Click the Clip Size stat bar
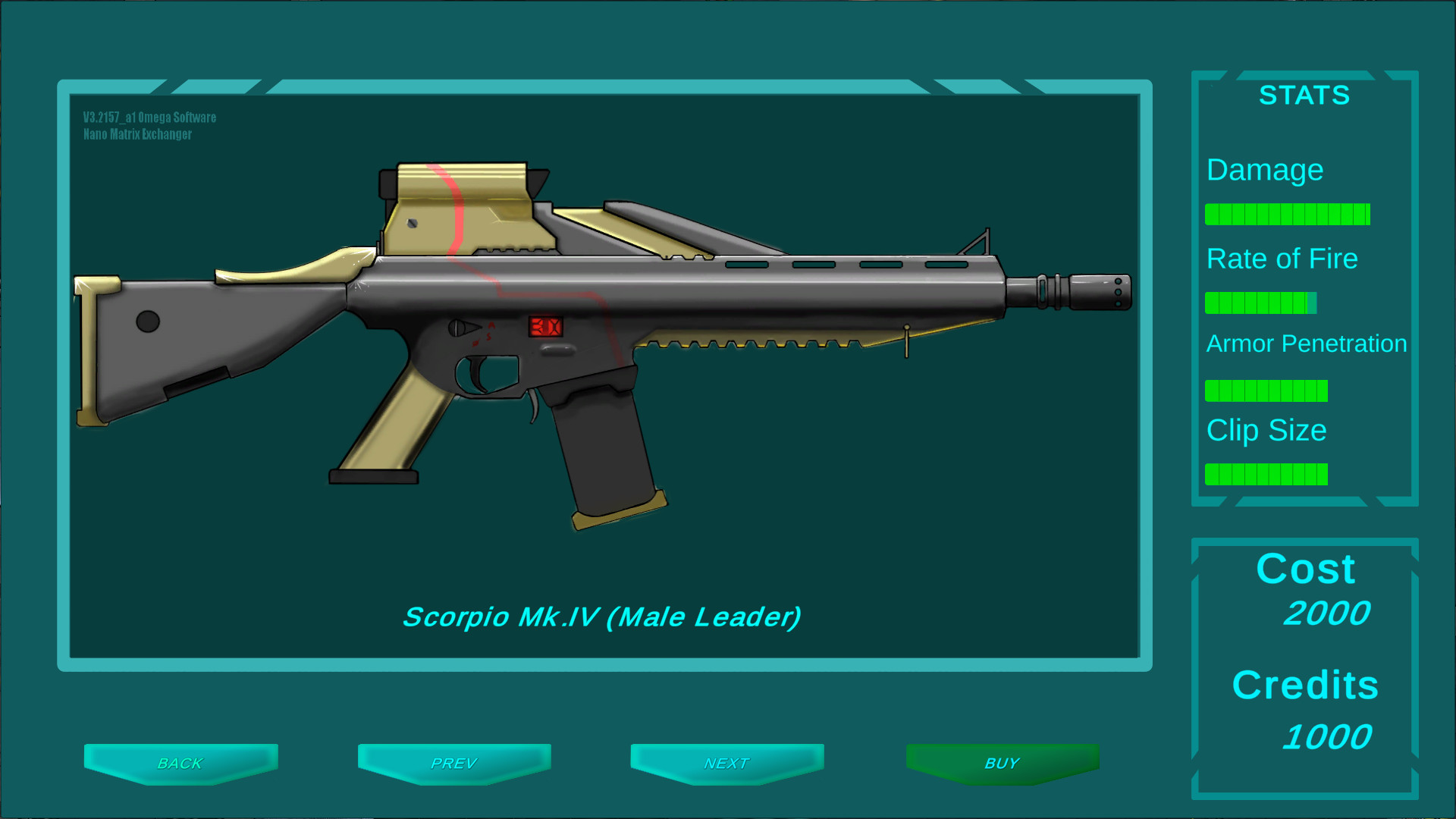 click(1268, 475)
